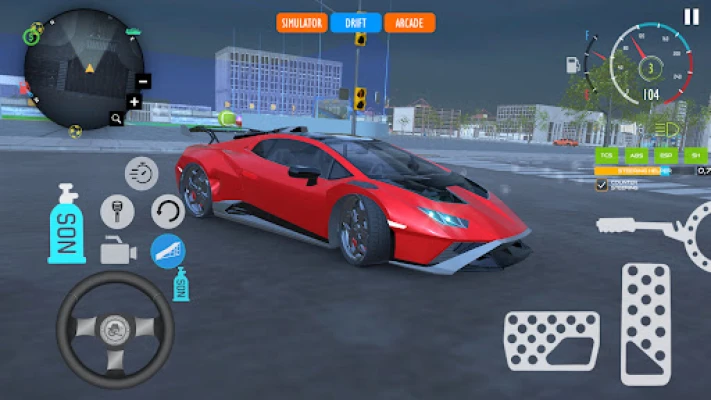Switch to Simulator driving mode
The image size is (711, 400).
(301, 22)
